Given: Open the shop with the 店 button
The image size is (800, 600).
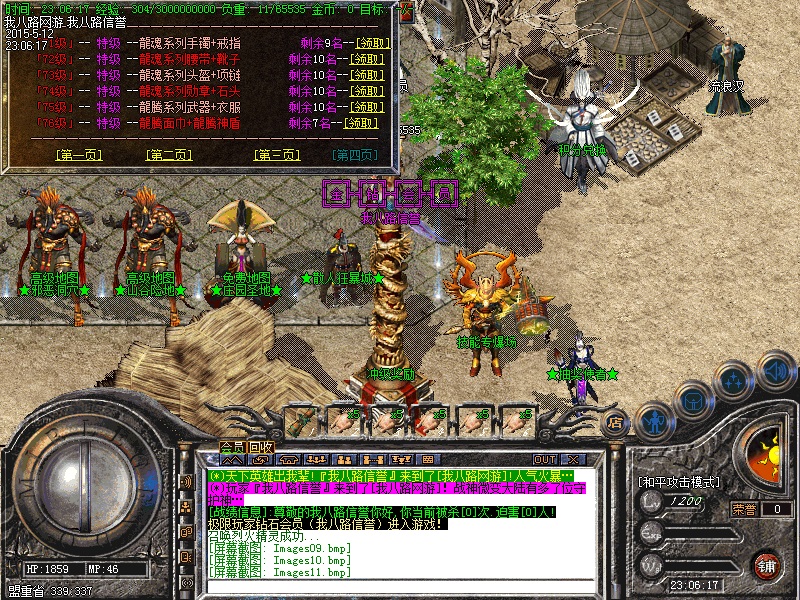Looking at the screenshot, I should click(x=616, y=423).
